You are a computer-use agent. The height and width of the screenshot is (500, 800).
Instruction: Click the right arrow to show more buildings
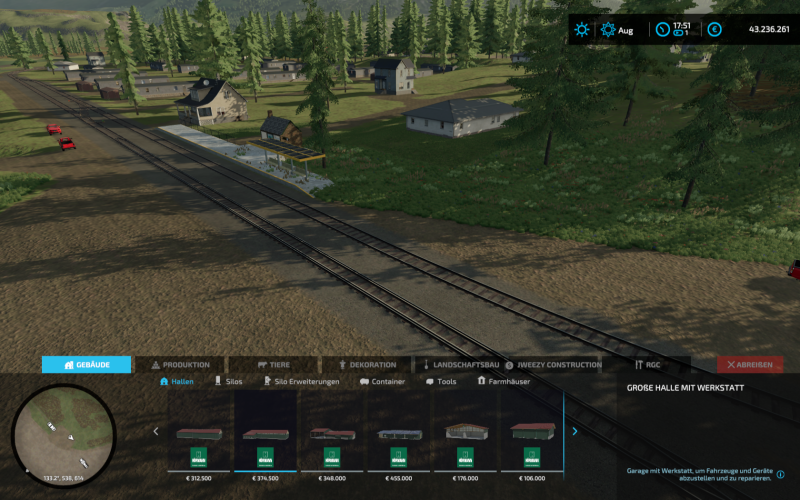[x=575, y=432]
